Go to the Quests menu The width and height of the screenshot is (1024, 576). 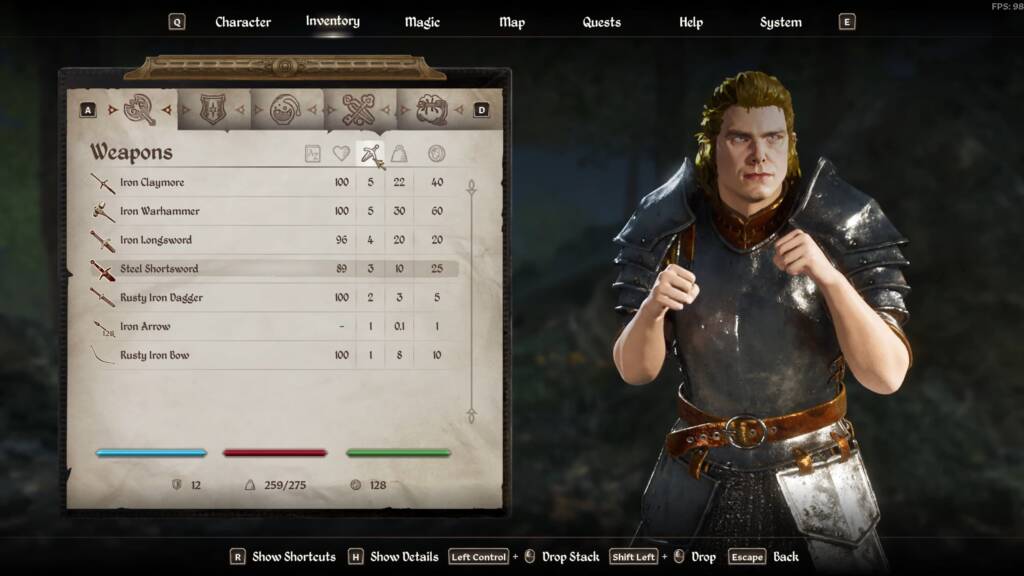coord(601,22)
